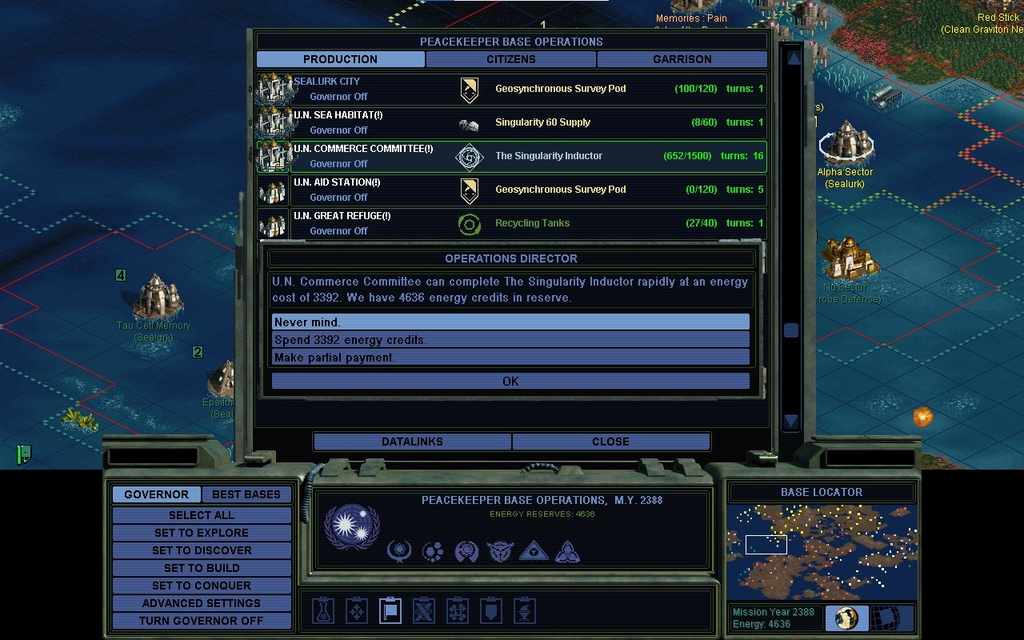Choose the 'Never mind.' option

click(x=510, y=322)
